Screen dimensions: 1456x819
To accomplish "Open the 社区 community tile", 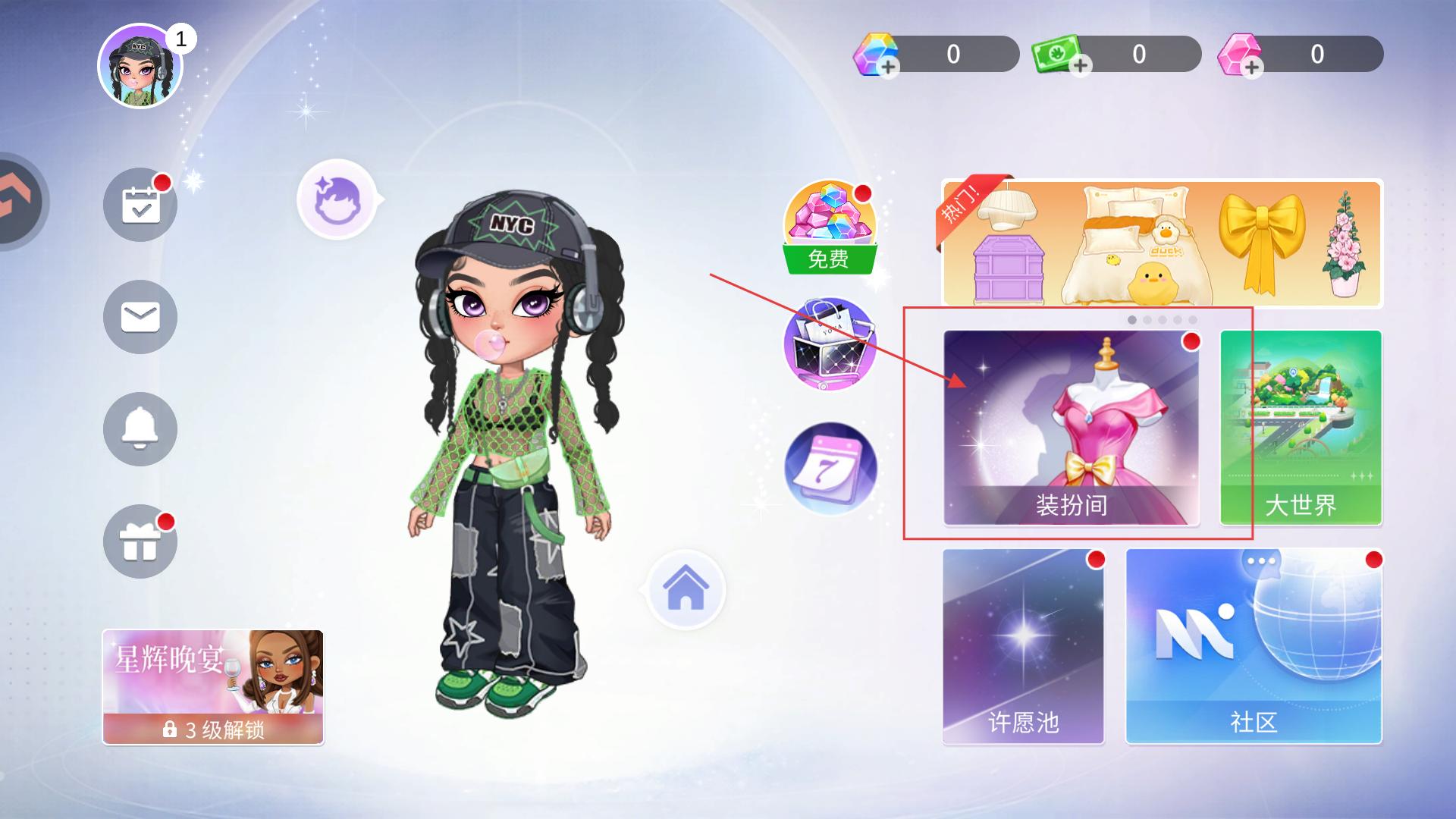I will click(x=1254, y=646).
